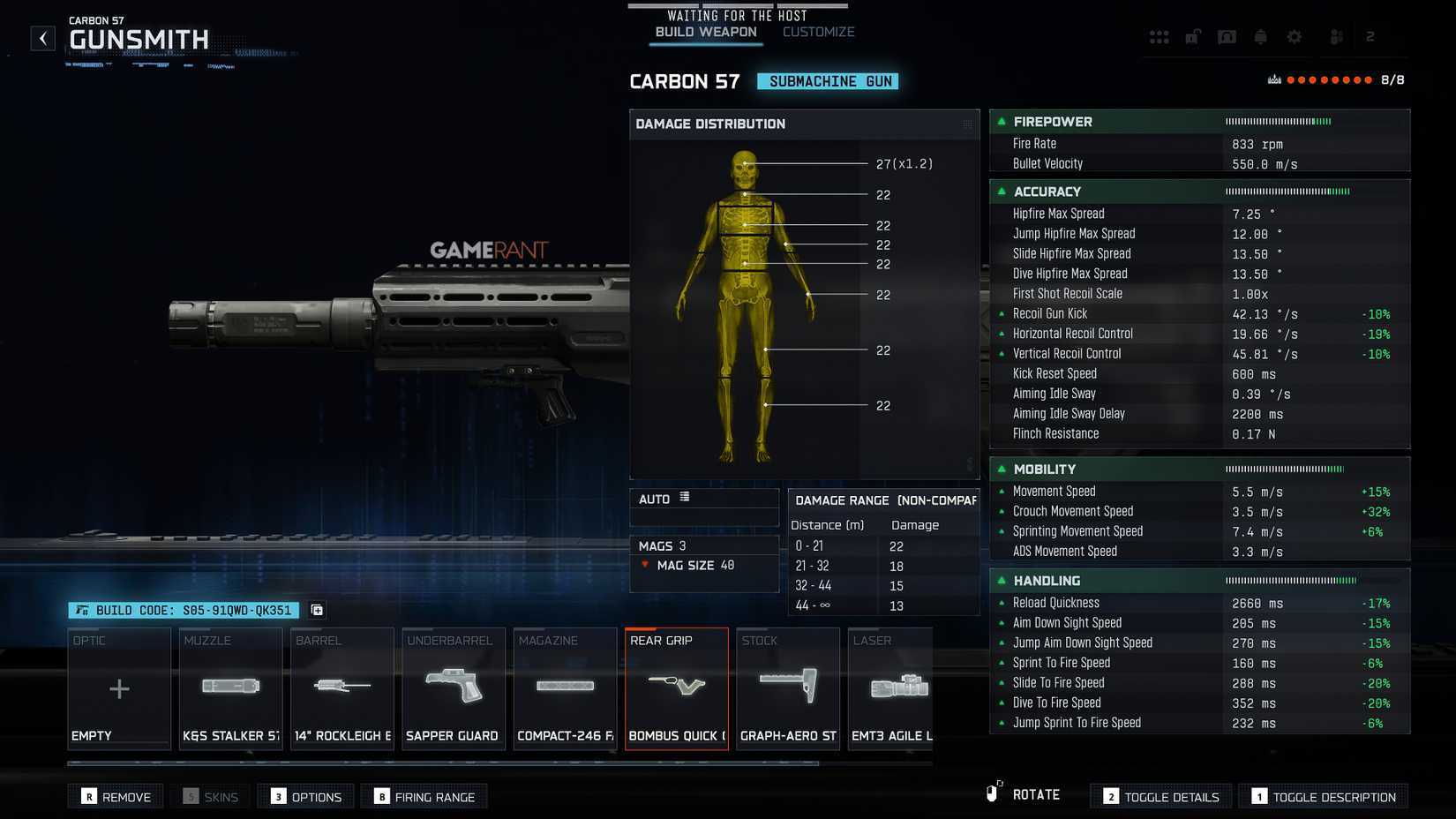Select the BOMBUS QUICK rear grip

point(677,688)
